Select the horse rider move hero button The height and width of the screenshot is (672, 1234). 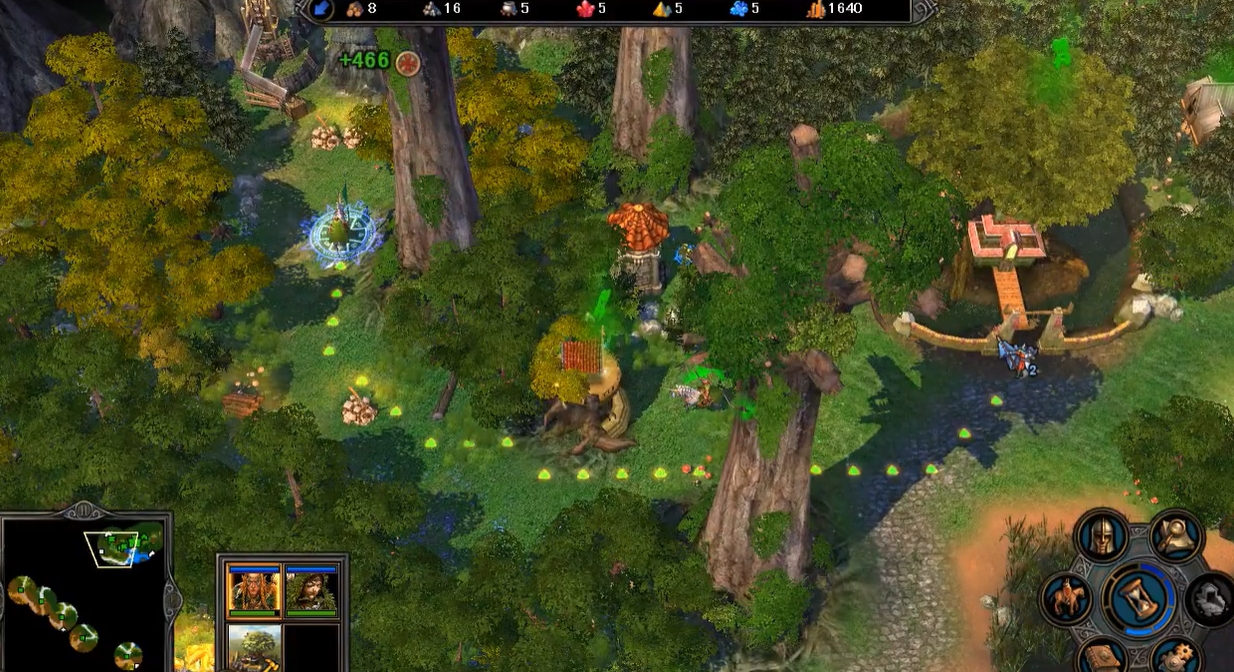click(1066, 599)
